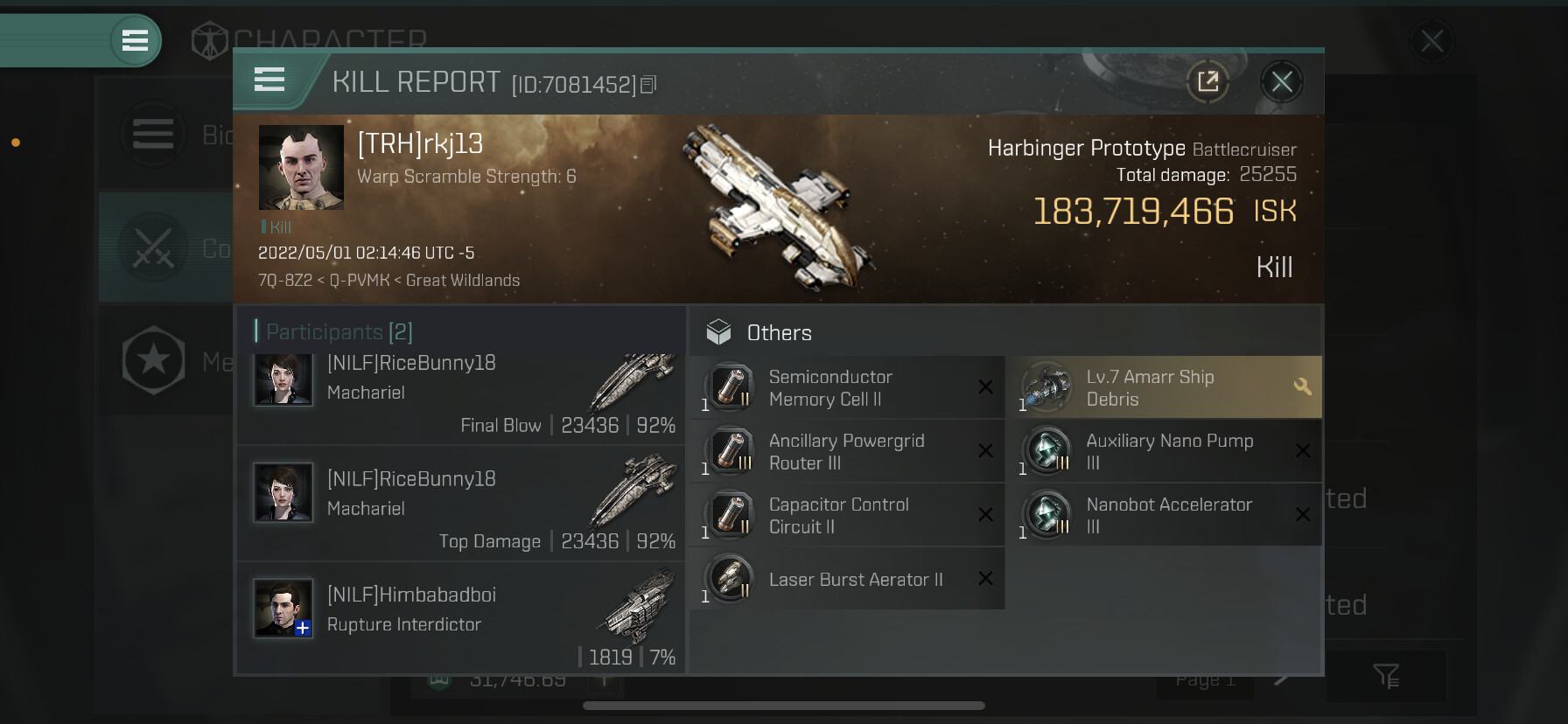Select RiceBunny18 Top Damage participant row
1568x724 pixels.
pyautogui.click(x=460, y=505)
